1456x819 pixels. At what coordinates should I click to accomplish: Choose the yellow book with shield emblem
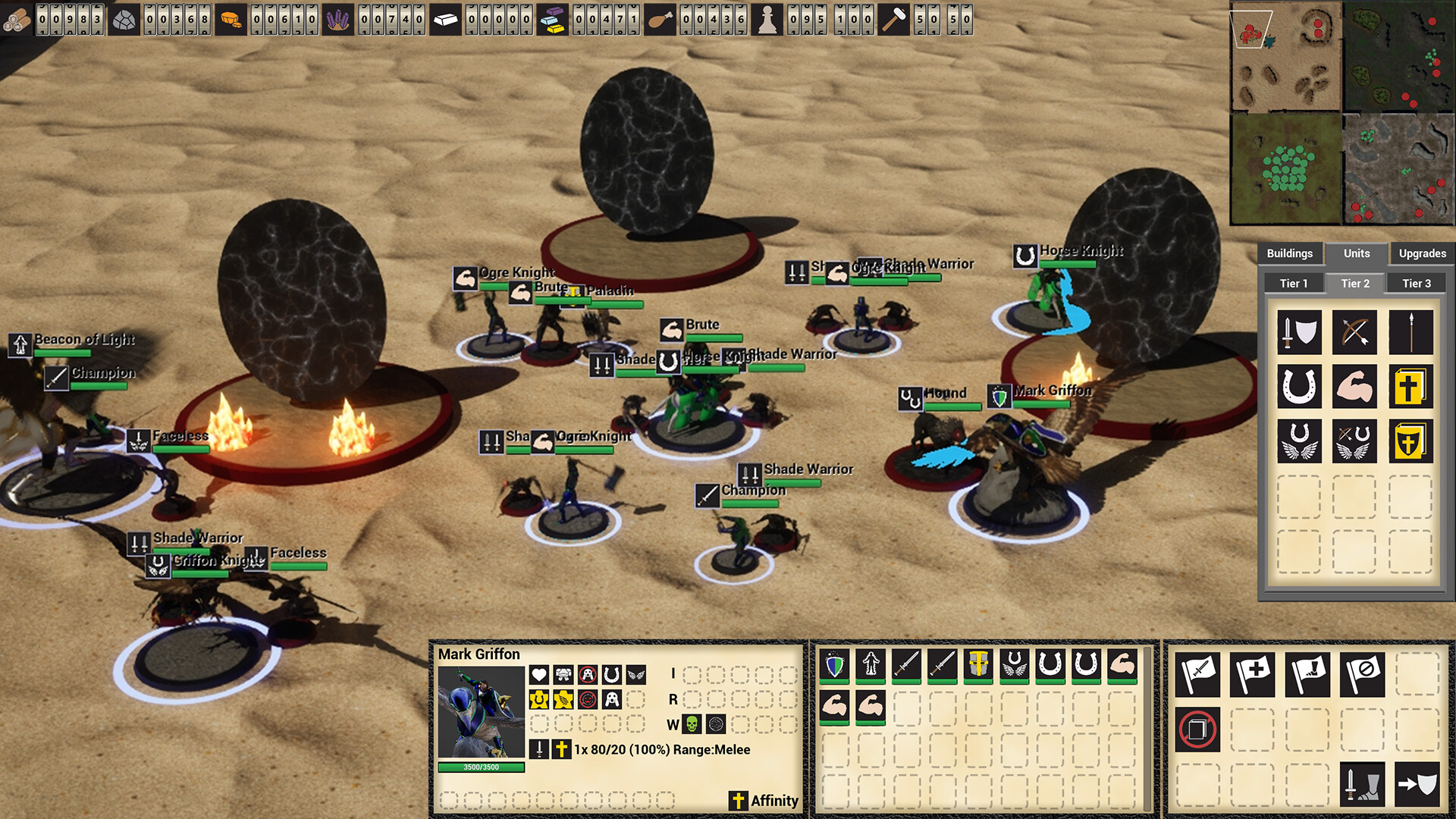pyautogui.click(x=1410, y=441)
